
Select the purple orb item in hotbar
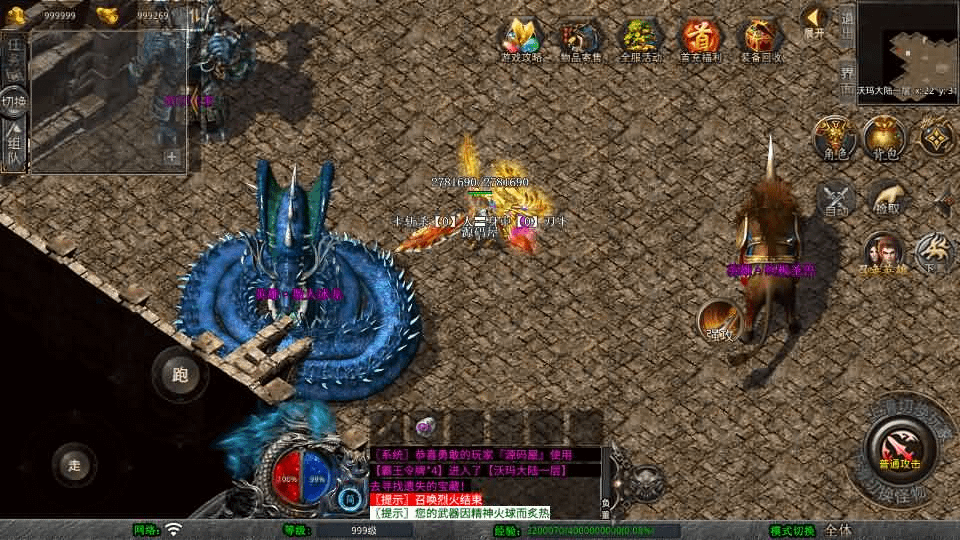click(424, 427)
